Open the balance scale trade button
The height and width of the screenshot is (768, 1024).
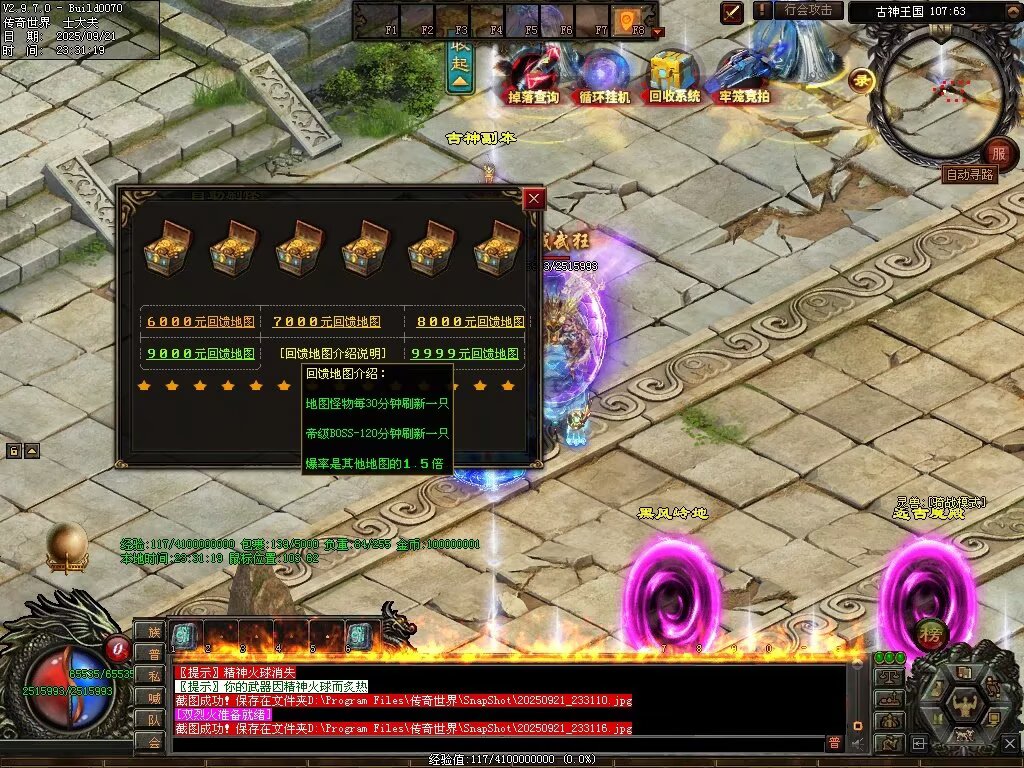pyautogui.click(x=888, y=675)
